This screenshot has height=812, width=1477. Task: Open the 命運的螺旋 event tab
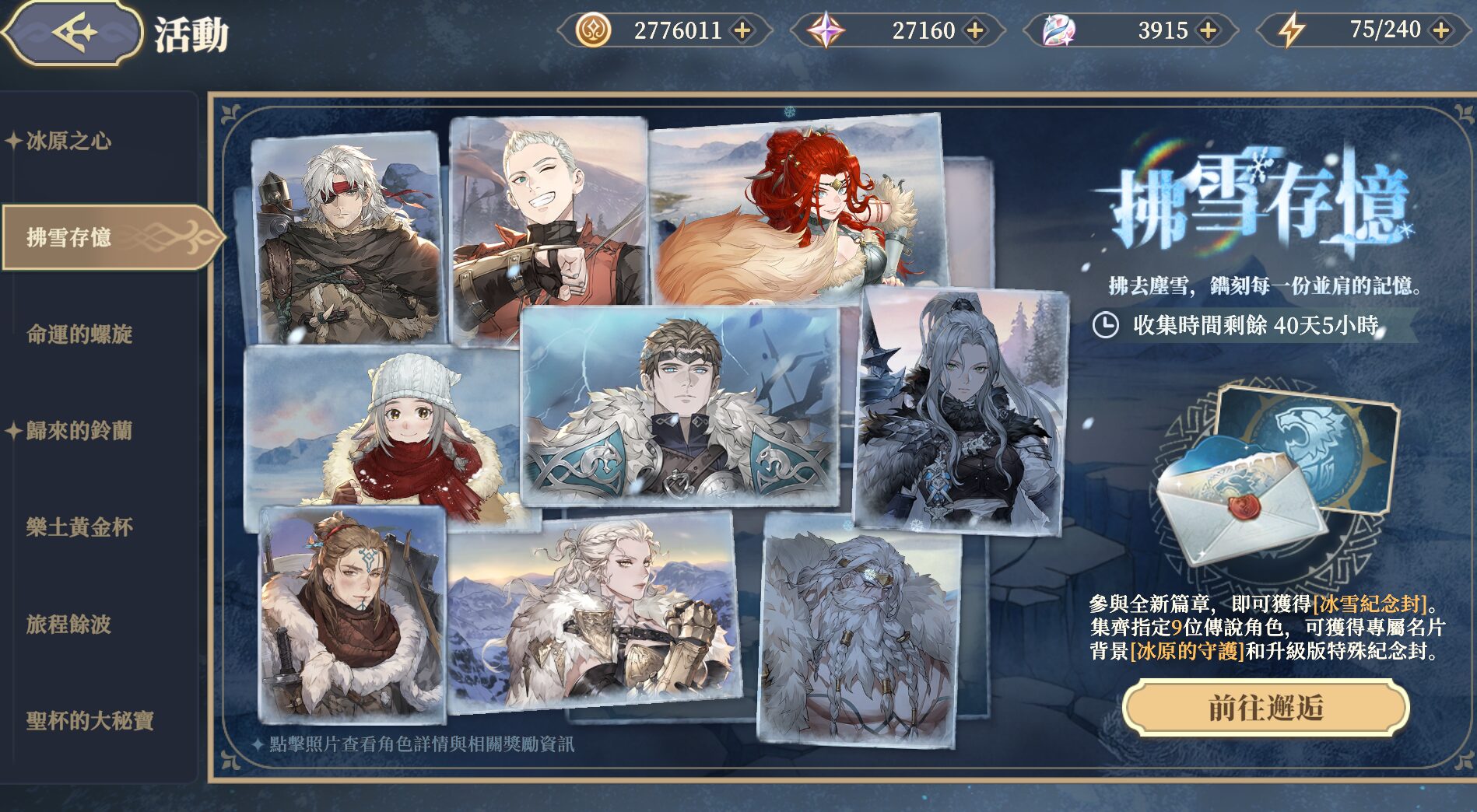pos(79,334)
